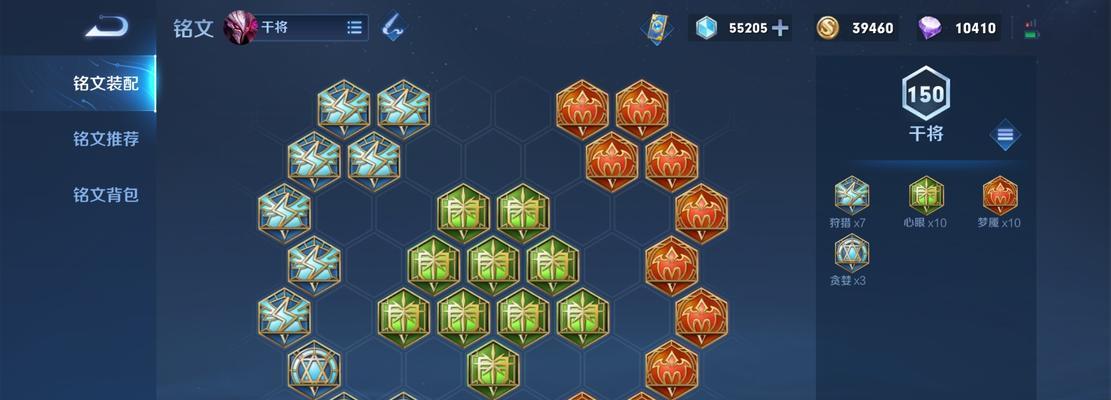The image size is (1111, 400).
Task: Choose the 梦魇 x10 rune summary icon
Action: click(x=999, y=195)
